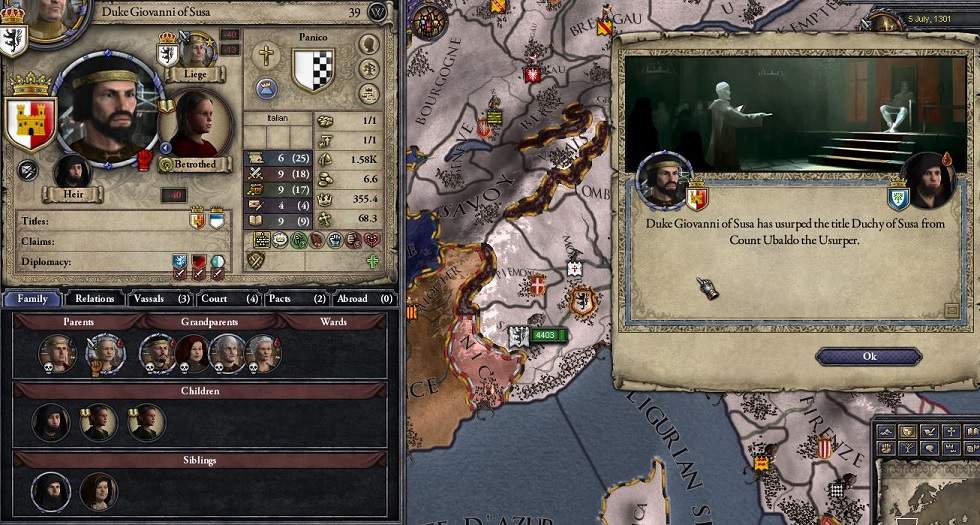Click the red and gold castle coat of arms
Viewport: 980px width, 525px height.
(30, 121)
